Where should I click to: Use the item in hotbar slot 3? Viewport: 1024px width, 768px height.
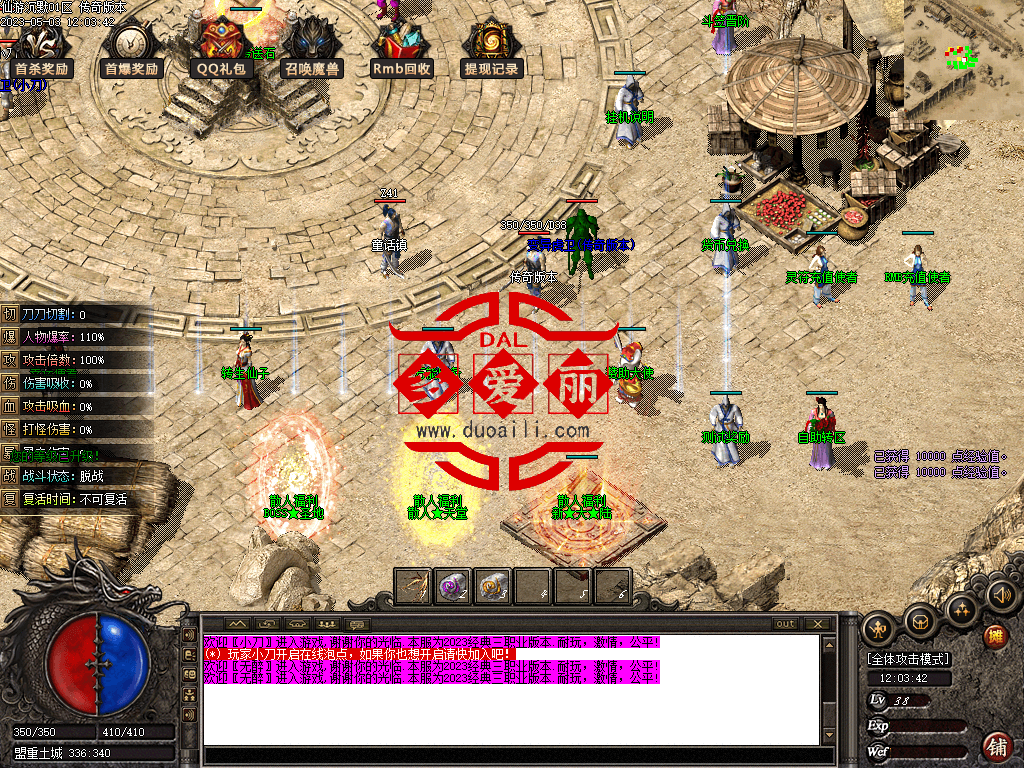click(x=493, y=586)
